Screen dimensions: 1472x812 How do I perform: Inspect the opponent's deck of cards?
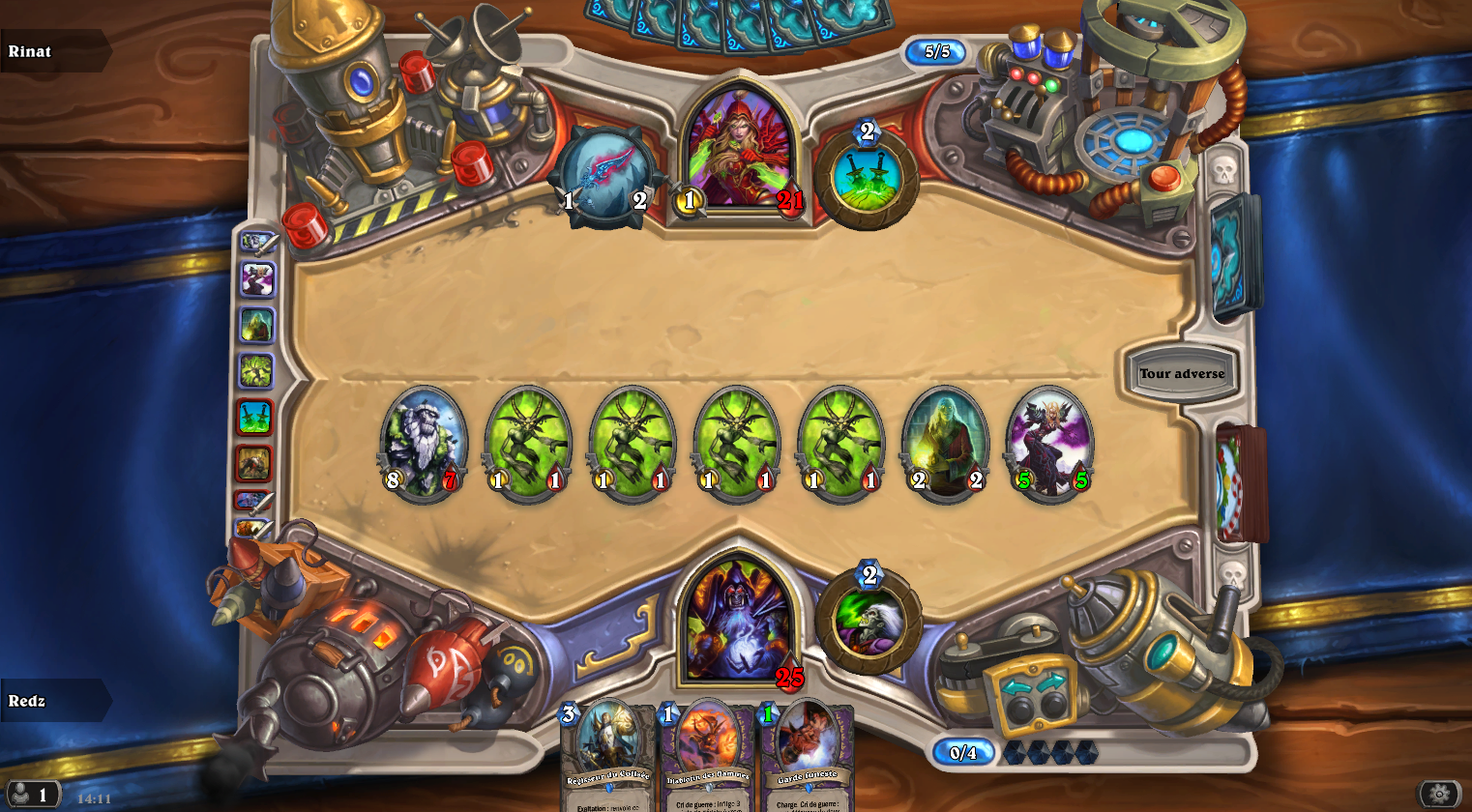[x=1236, y=256]
